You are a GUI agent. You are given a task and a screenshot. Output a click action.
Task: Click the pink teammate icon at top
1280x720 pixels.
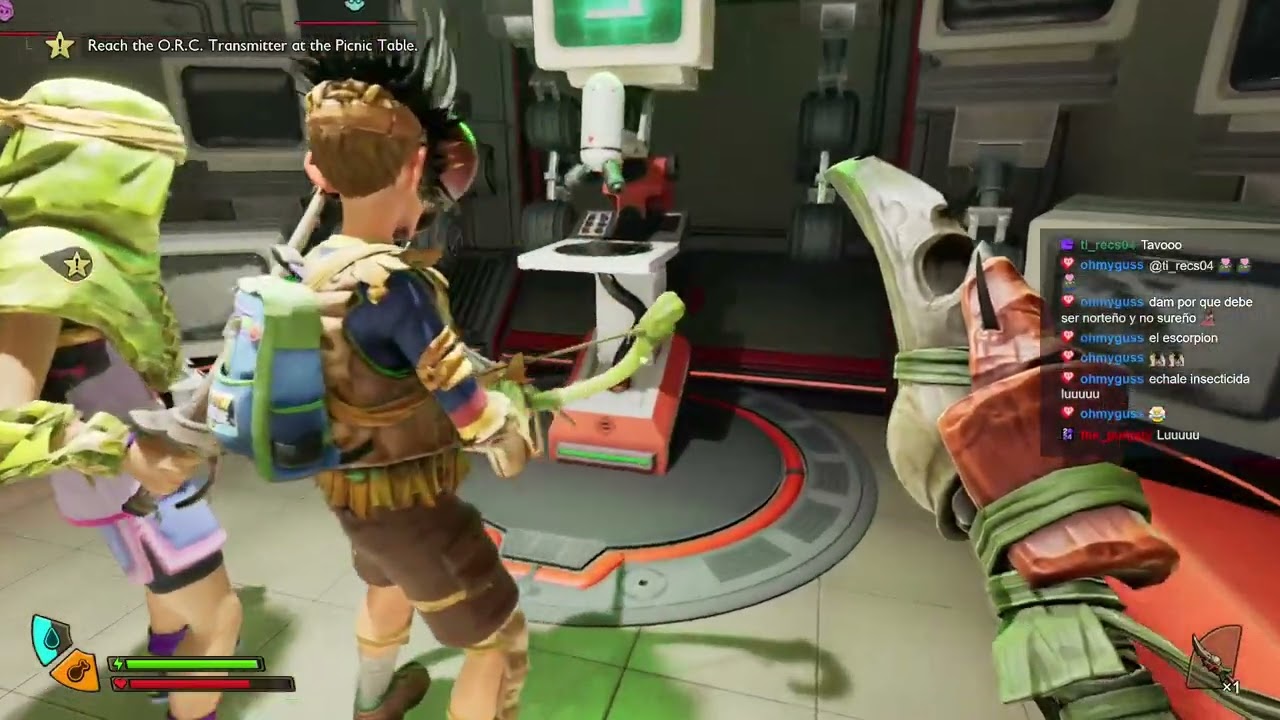(5, 8)
